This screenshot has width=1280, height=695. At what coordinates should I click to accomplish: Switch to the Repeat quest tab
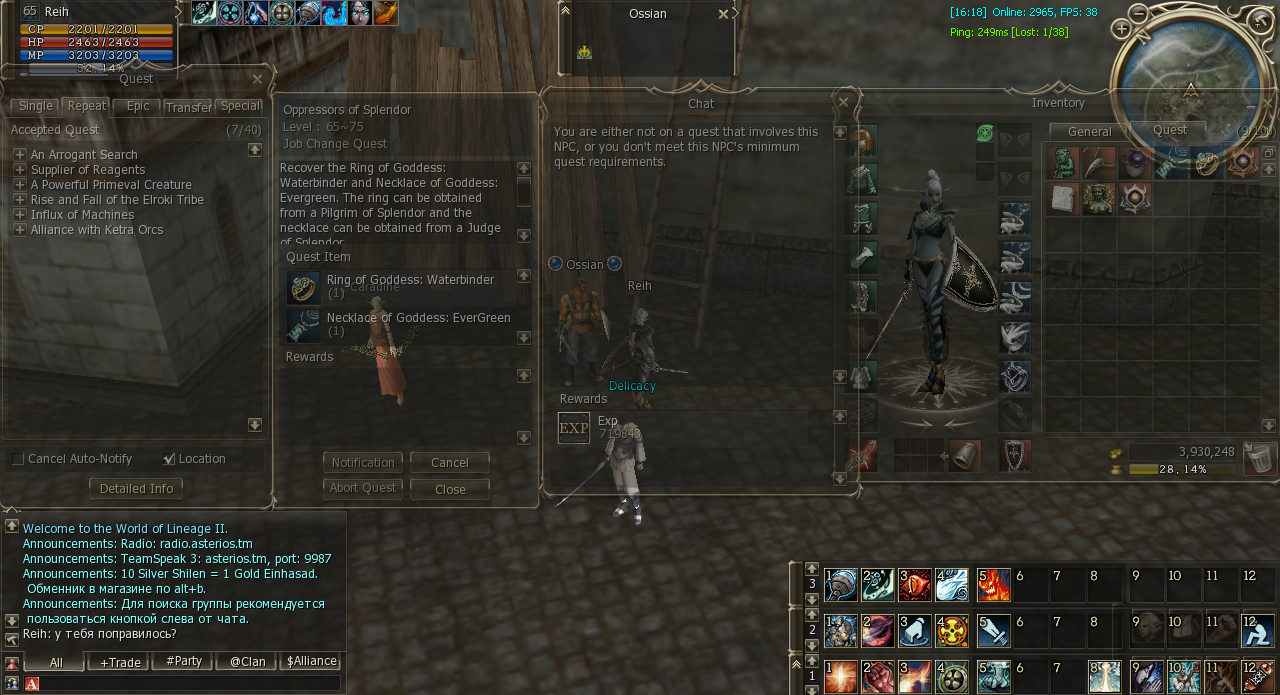click(87, 106)
